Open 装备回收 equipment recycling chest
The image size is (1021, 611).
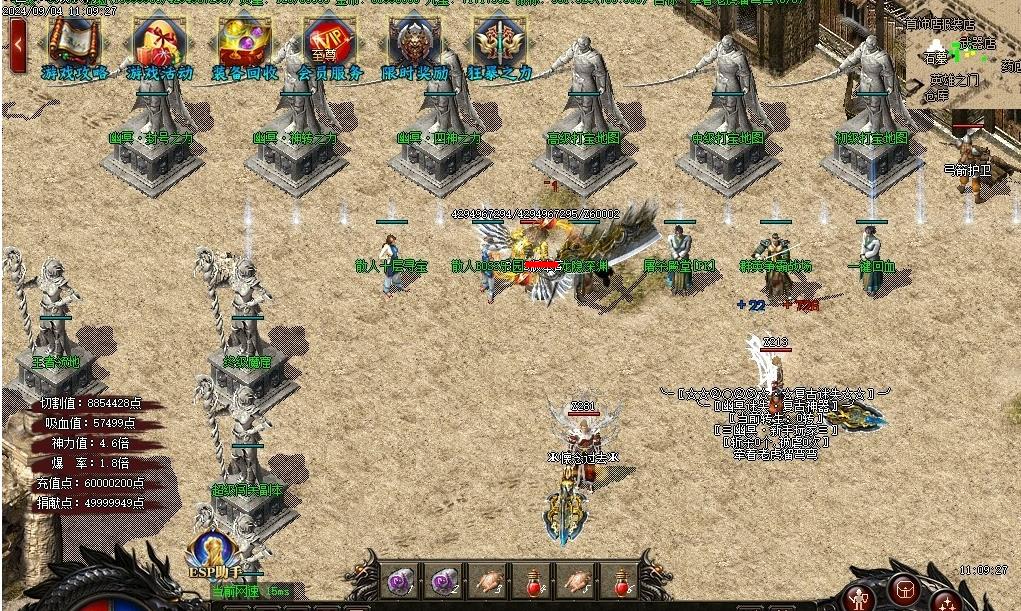click(244, 44)
